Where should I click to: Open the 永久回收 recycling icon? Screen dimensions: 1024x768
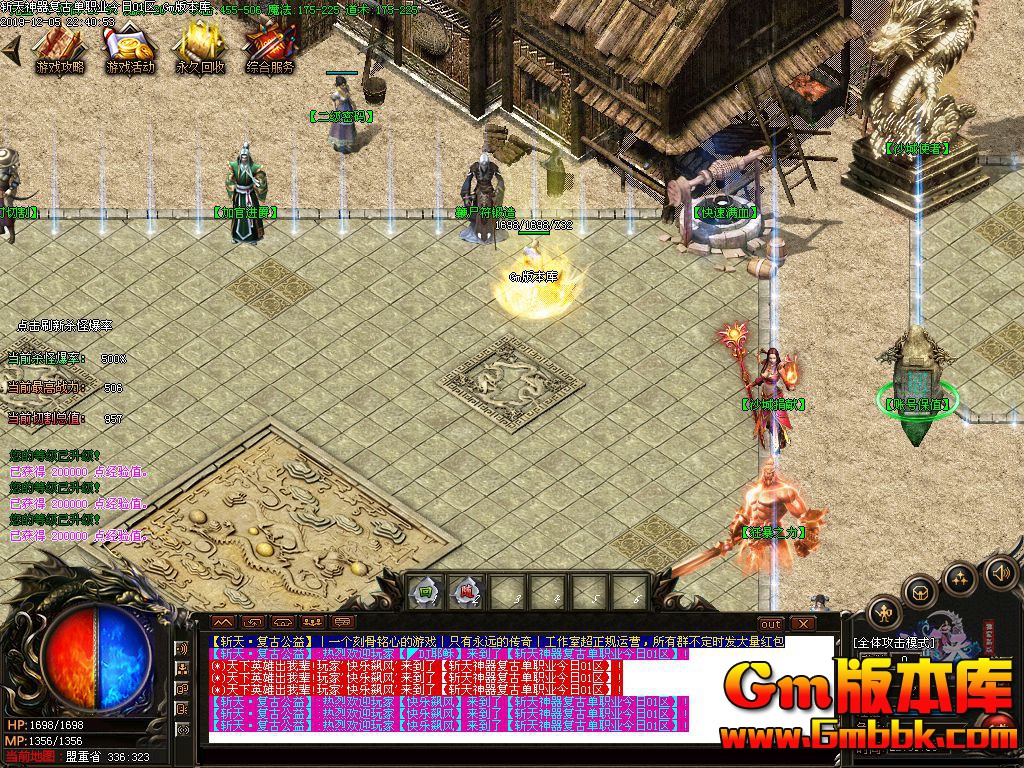click(200, 48)
